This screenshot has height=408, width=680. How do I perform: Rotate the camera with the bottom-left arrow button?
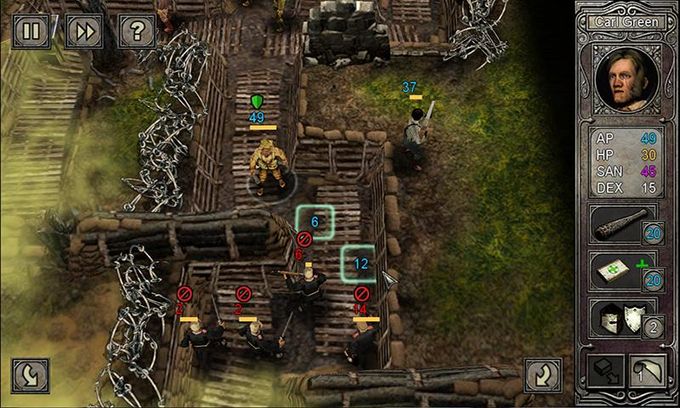(x=31, y=374)
